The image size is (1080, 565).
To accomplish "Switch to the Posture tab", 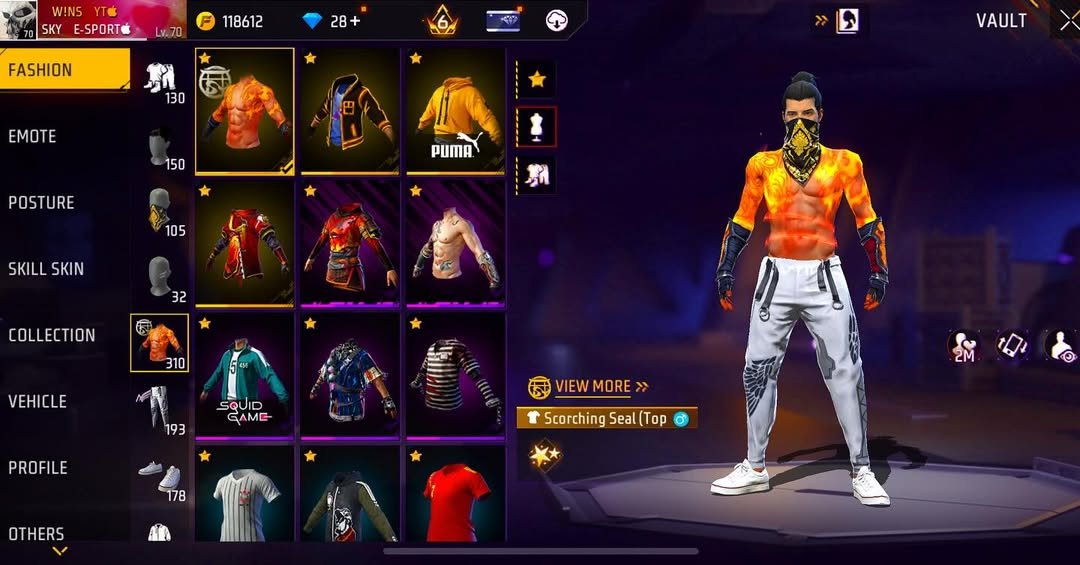I will point(42,202).
